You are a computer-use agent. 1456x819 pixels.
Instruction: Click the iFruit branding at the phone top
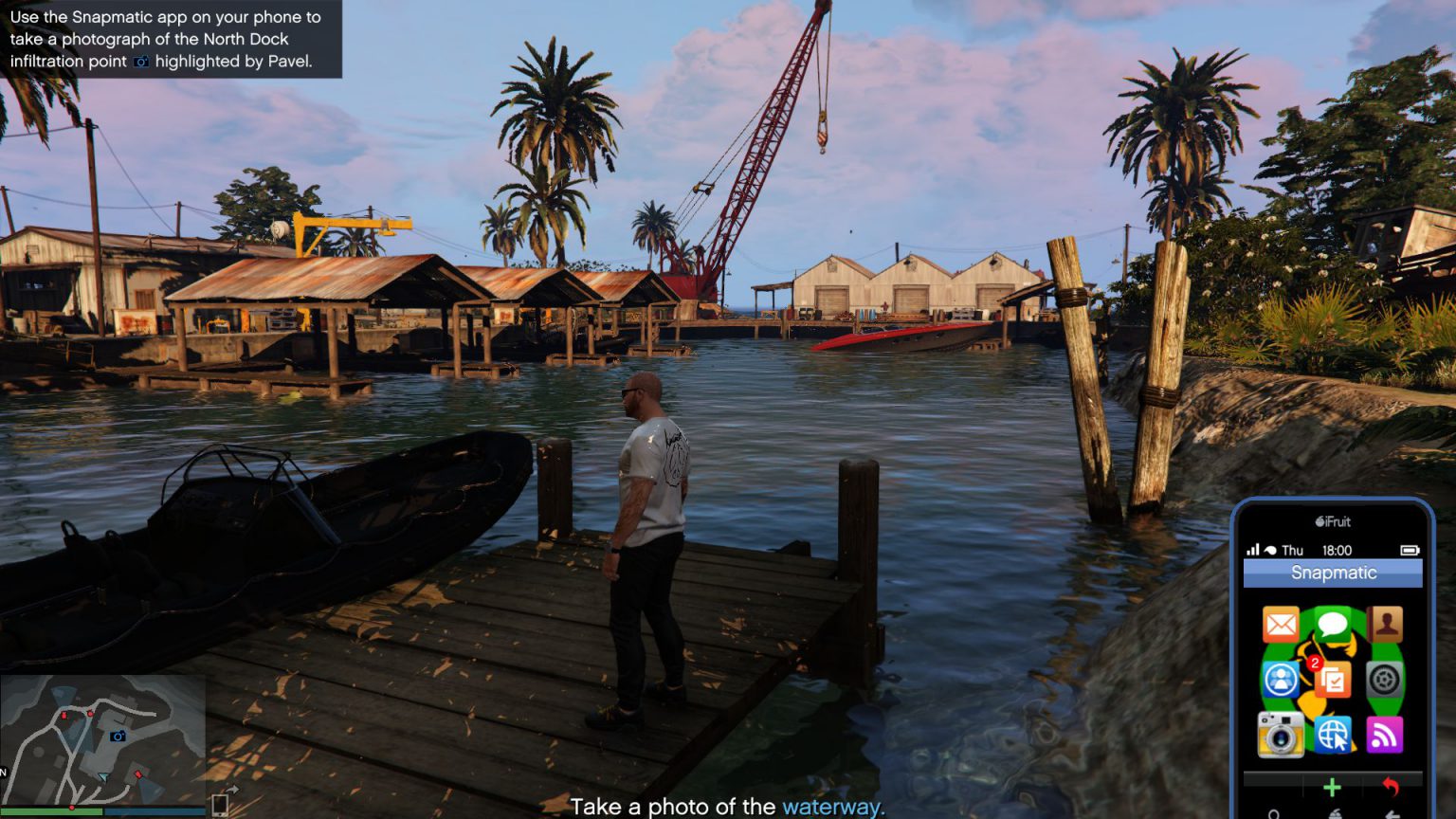tap(1331, 522)
